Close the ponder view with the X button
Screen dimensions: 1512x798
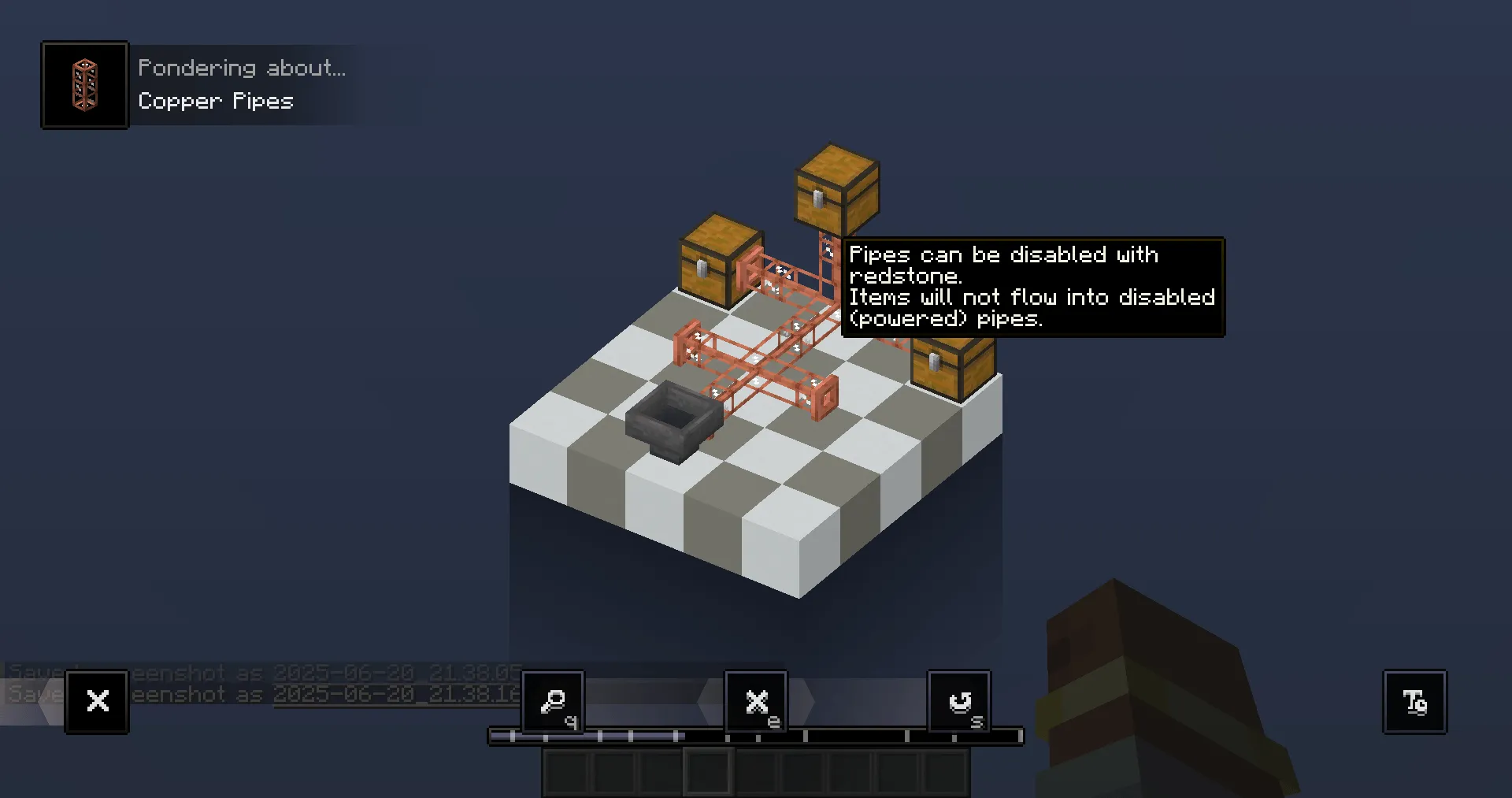tap(97, 700)
